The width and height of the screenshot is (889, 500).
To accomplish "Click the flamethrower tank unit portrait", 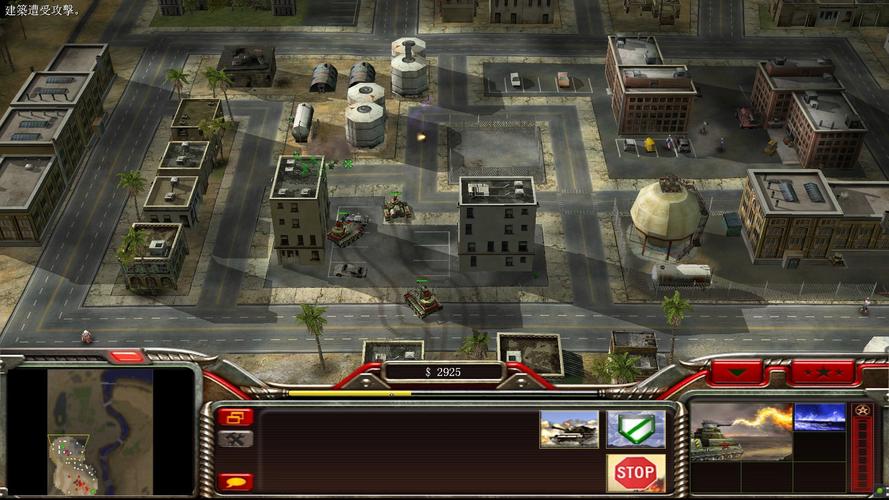I will tap(740, 432).
